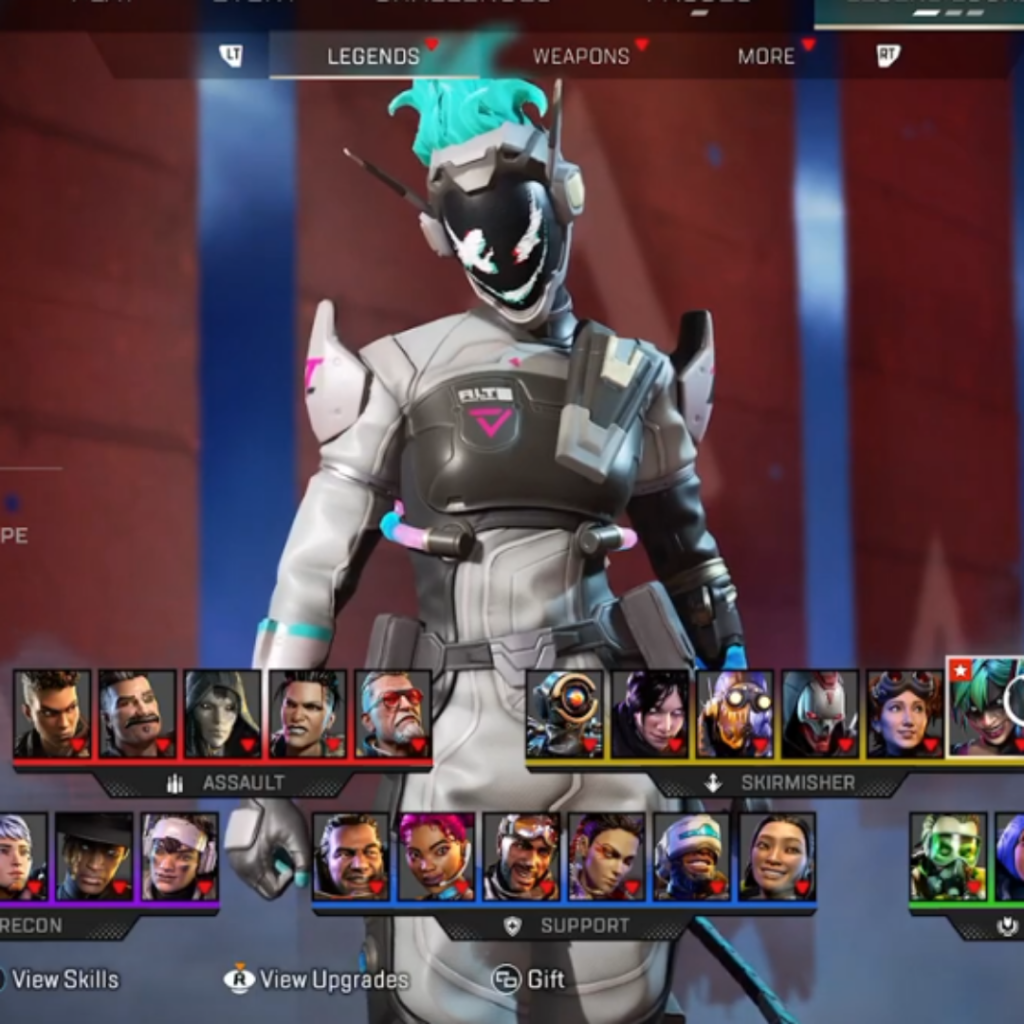Screen dimensions: 1024x1024
Task: Pick the Octane portrait
Action: 735,713
